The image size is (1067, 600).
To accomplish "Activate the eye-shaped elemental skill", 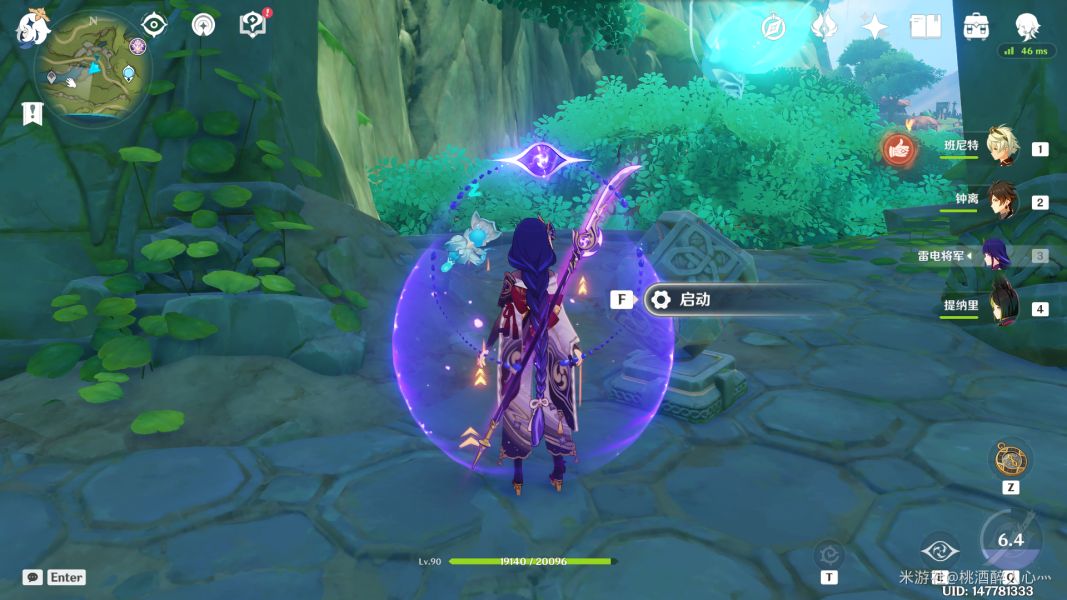I will pos(940,550).
